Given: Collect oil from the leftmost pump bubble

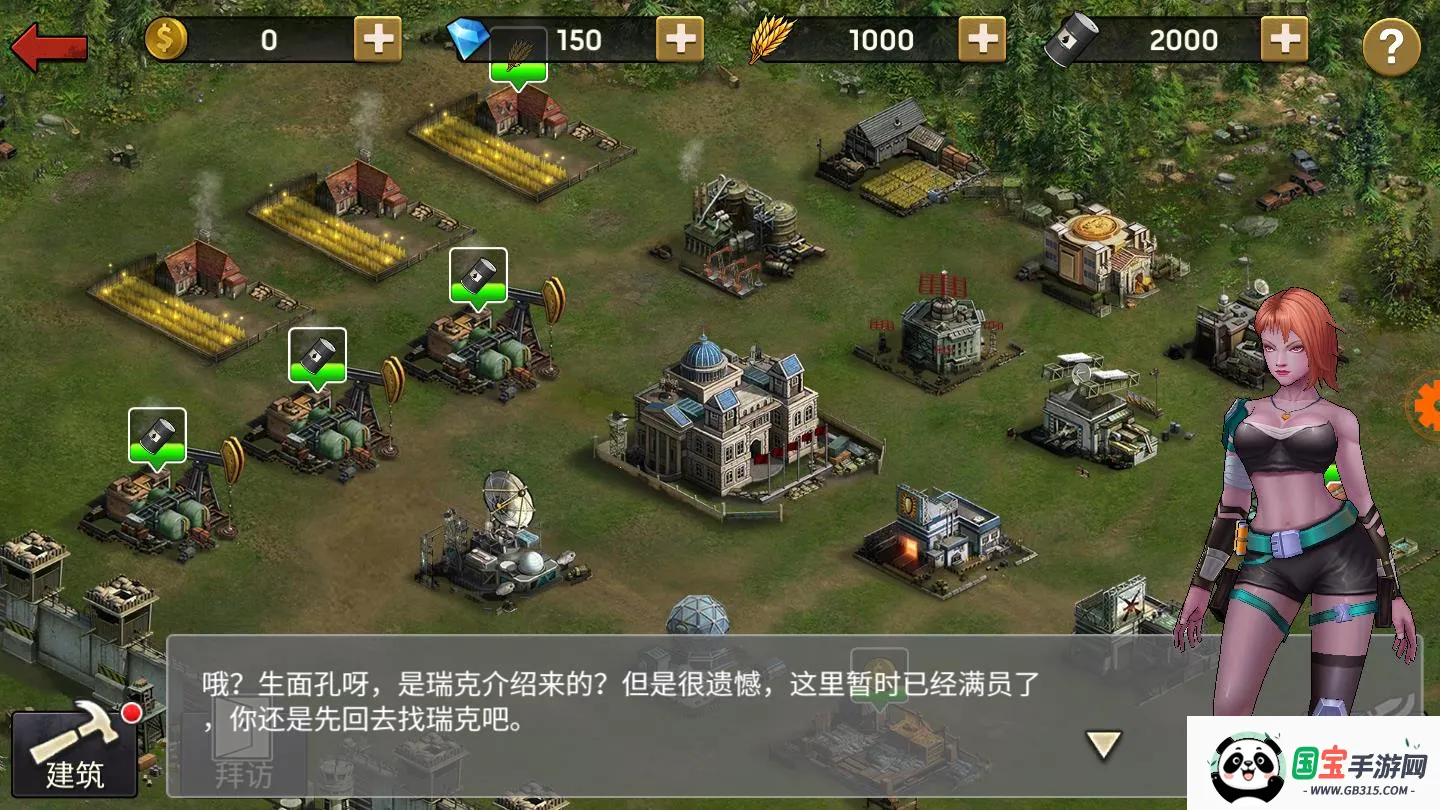Looking at the screenshot, I should pyautogui.click(x=157, y=435).
